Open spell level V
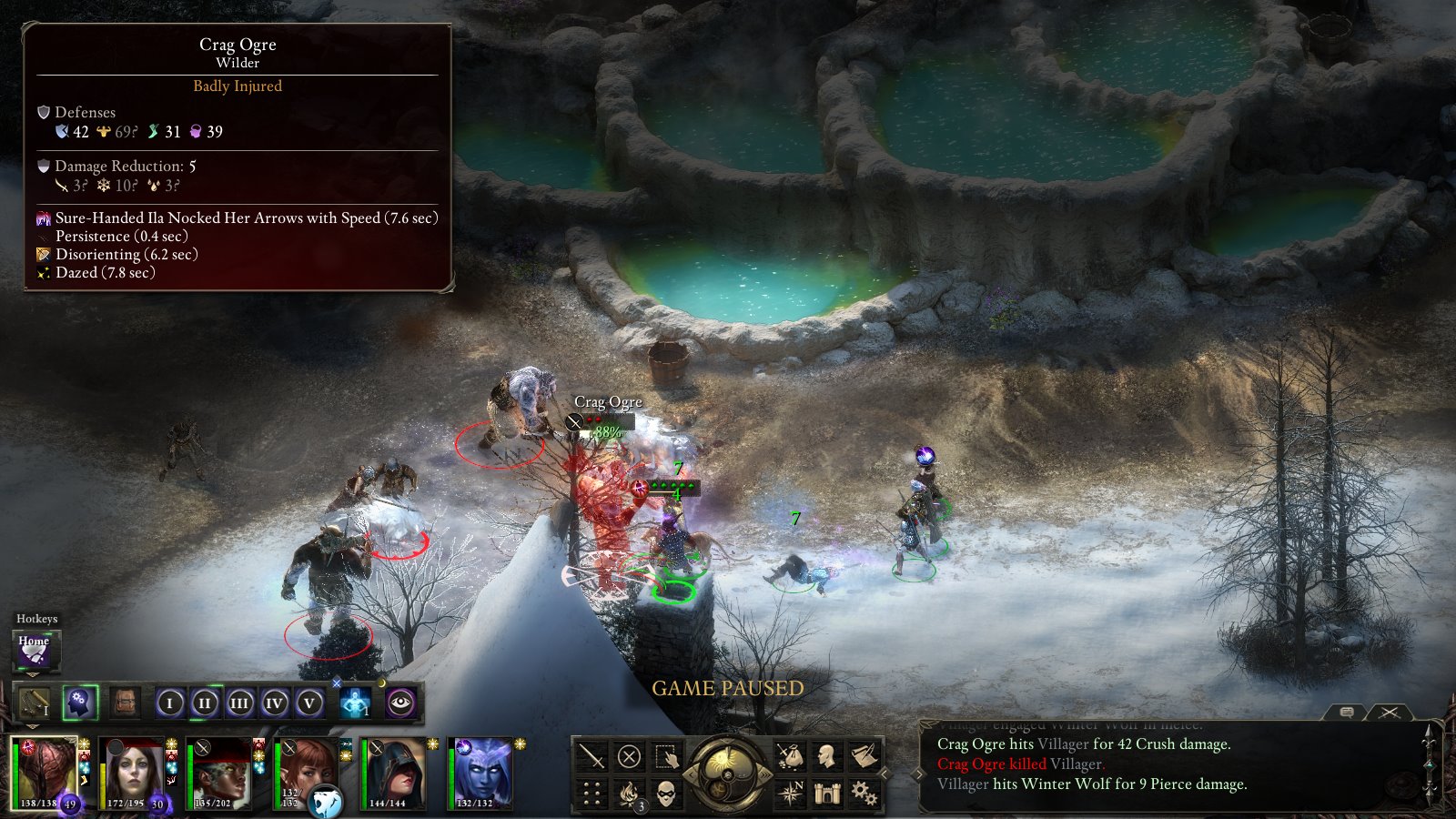Screen dimensions: 1456x819 (x=309, y=703)
